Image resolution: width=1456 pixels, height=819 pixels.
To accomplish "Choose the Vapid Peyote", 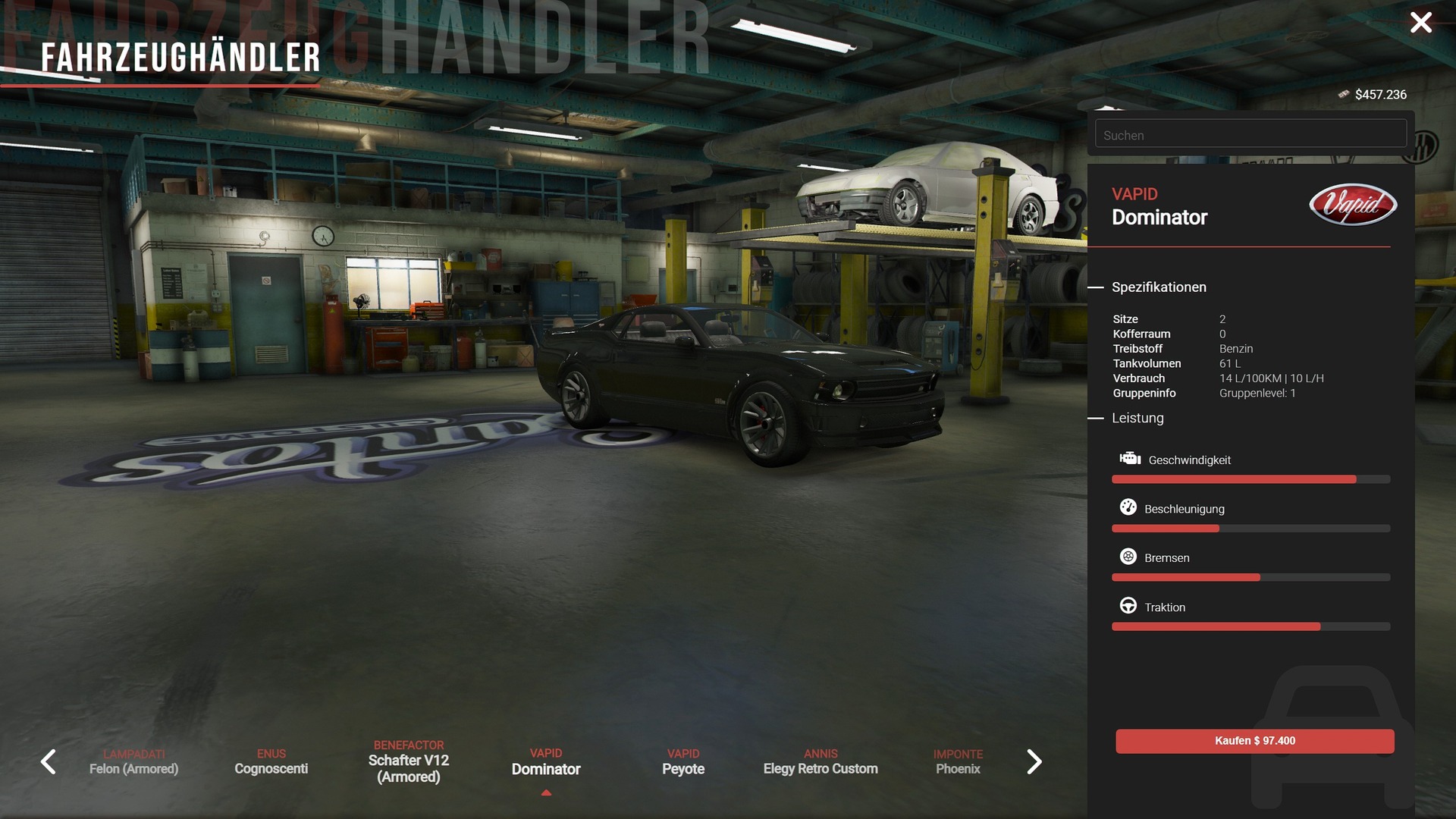I will click(x=683, y=762).
